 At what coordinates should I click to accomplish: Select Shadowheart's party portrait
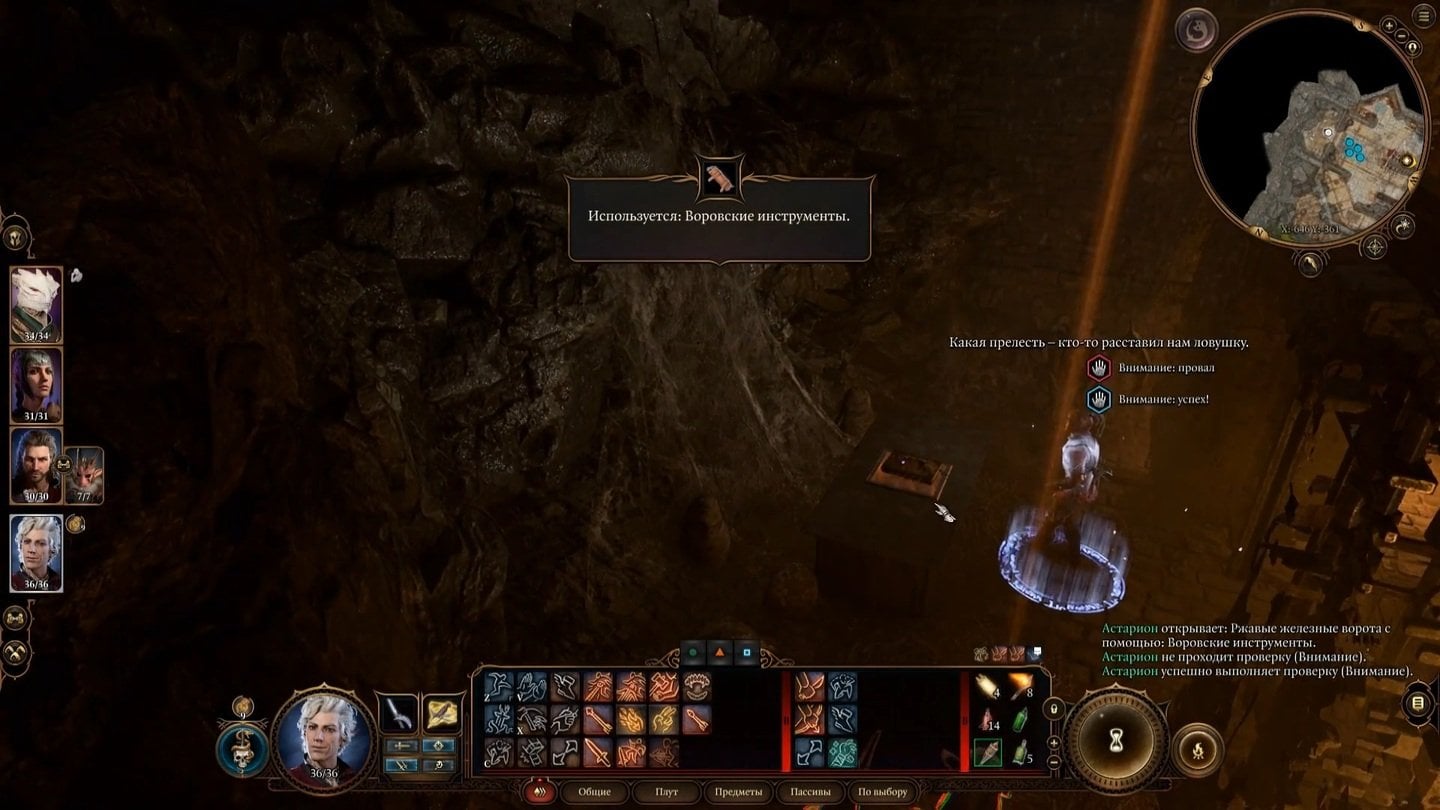click(37, 385)
